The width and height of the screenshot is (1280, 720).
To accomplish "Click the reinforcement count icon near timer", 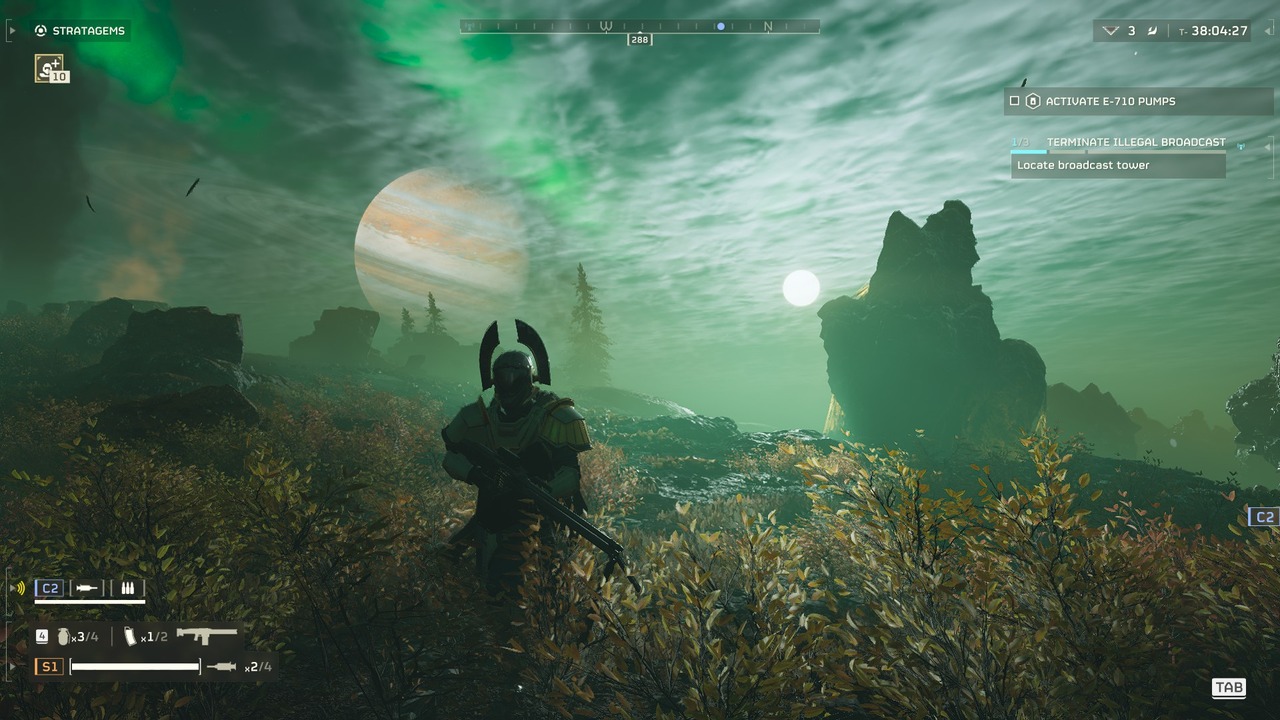I will 1110,31.
